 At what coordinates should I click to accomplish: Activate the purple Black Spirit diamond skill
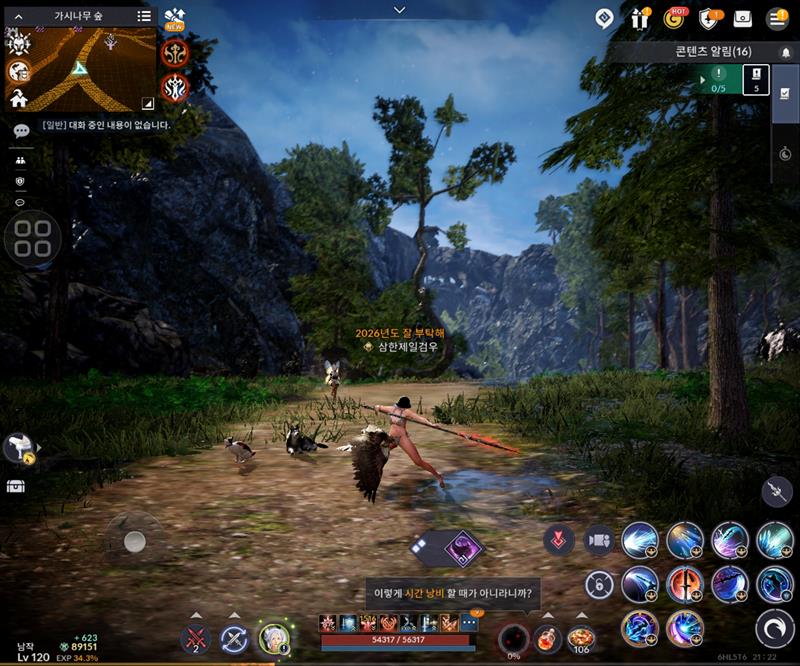[x=463, y=548]
